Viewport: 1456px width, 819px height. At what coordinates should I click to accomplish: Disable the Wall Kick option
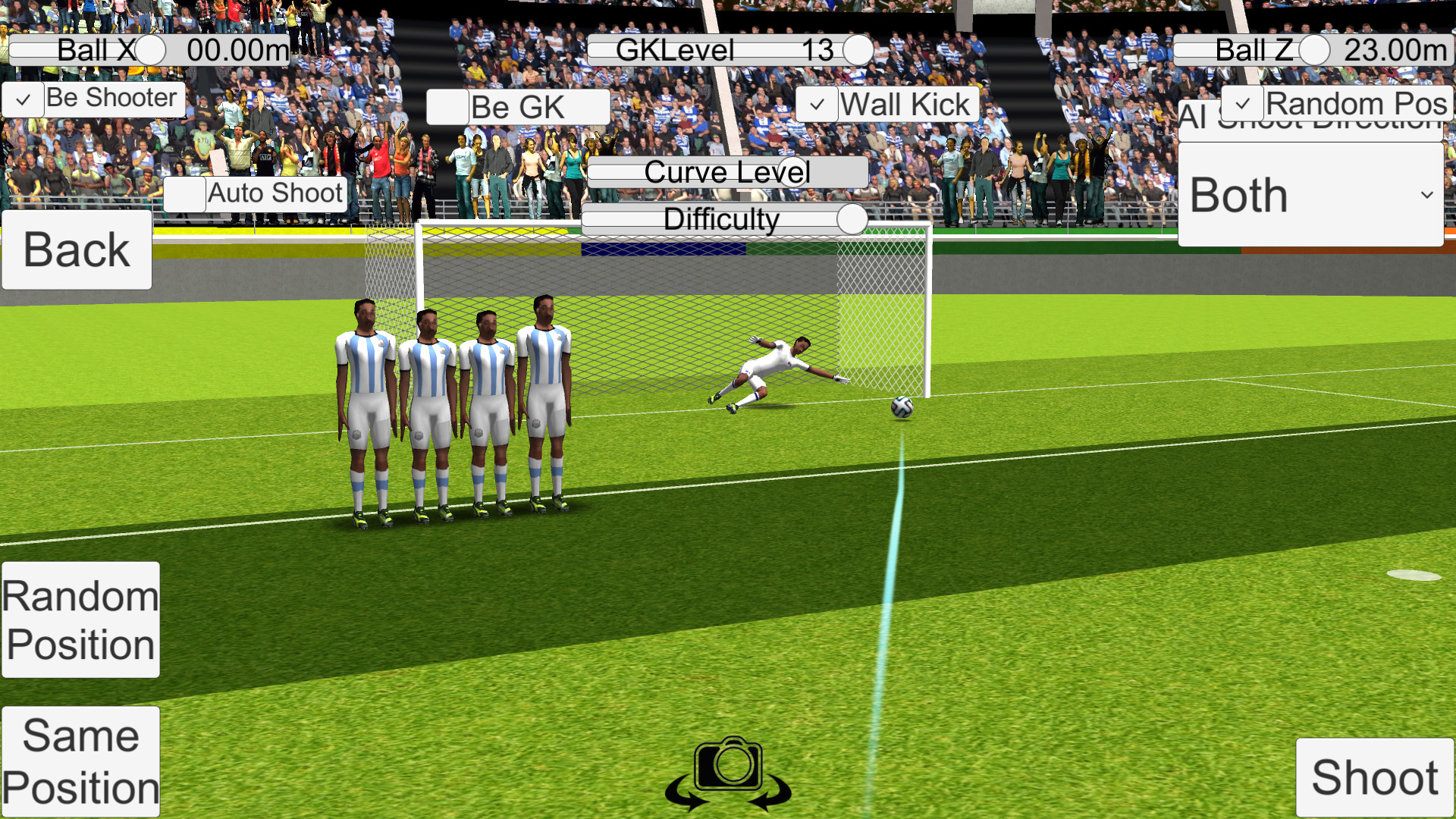[817, 103]
